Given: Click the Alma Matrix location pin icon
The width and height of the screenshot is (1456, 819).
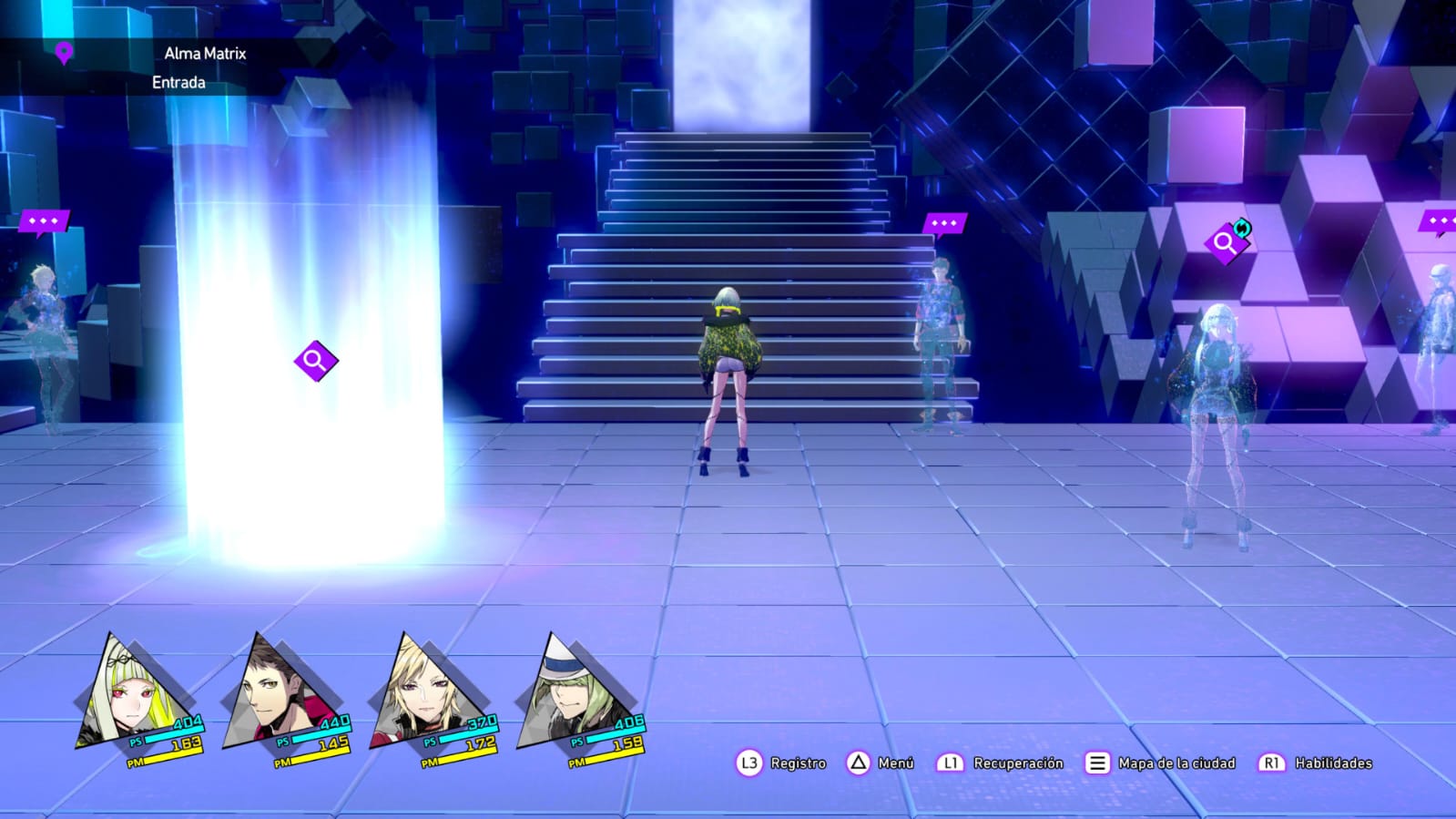Looking at the screenshot, I should coord(62,53).
